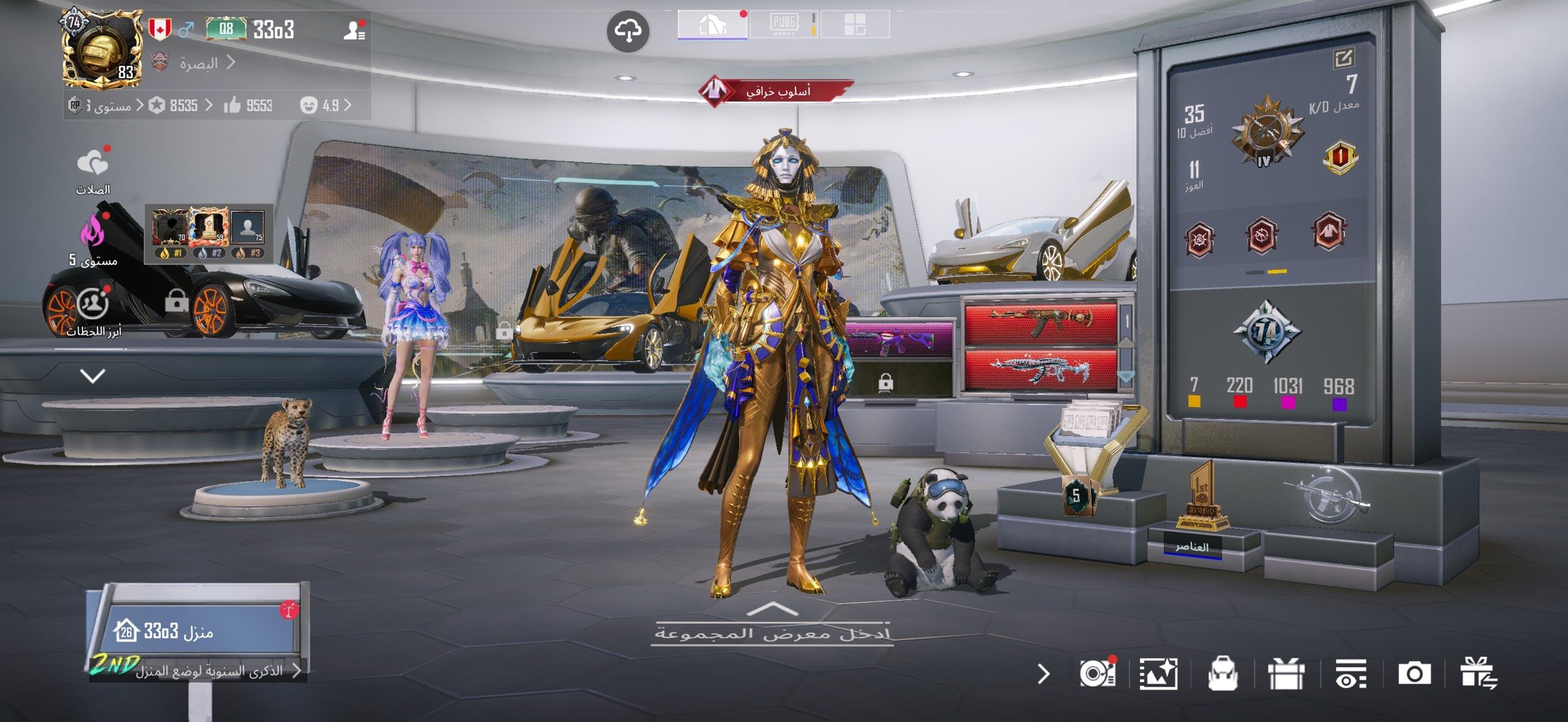
Task: Expand the left side menu chevron
Action: pyautogui.click(x=92, y=375)
